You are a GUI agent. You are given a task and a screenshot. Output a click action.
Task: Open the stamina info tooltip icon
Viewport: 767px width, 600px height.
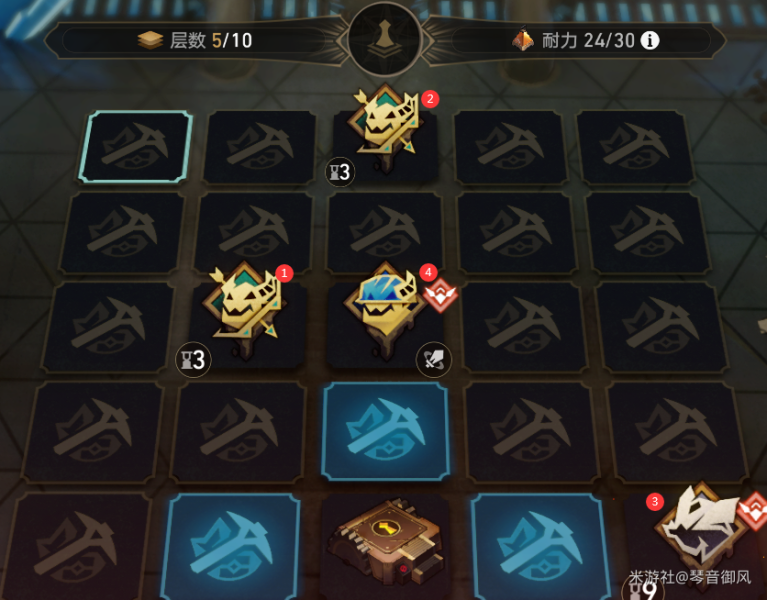[650, 41]
